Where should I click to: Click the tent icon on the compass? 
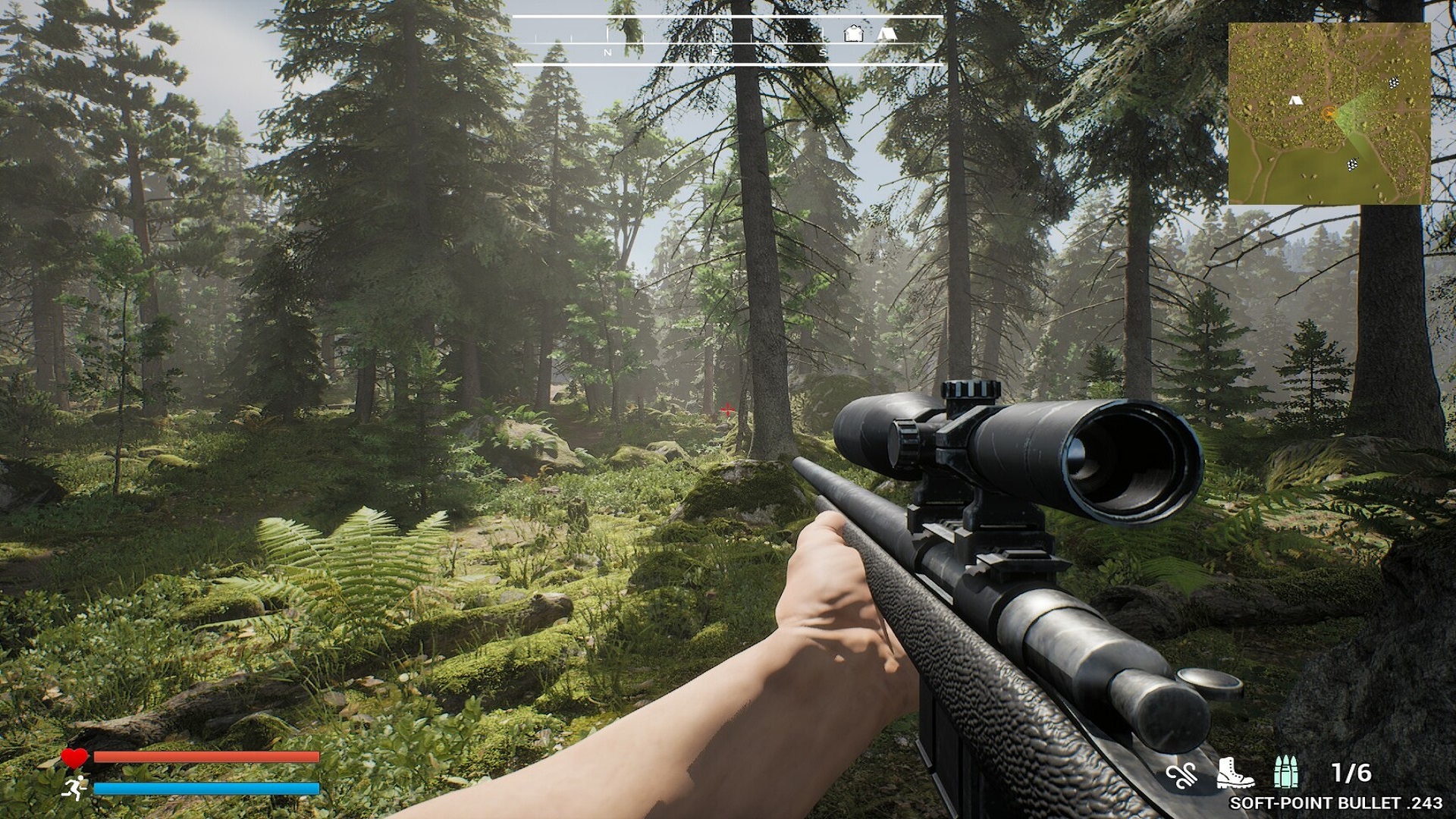tap(886, 33)
